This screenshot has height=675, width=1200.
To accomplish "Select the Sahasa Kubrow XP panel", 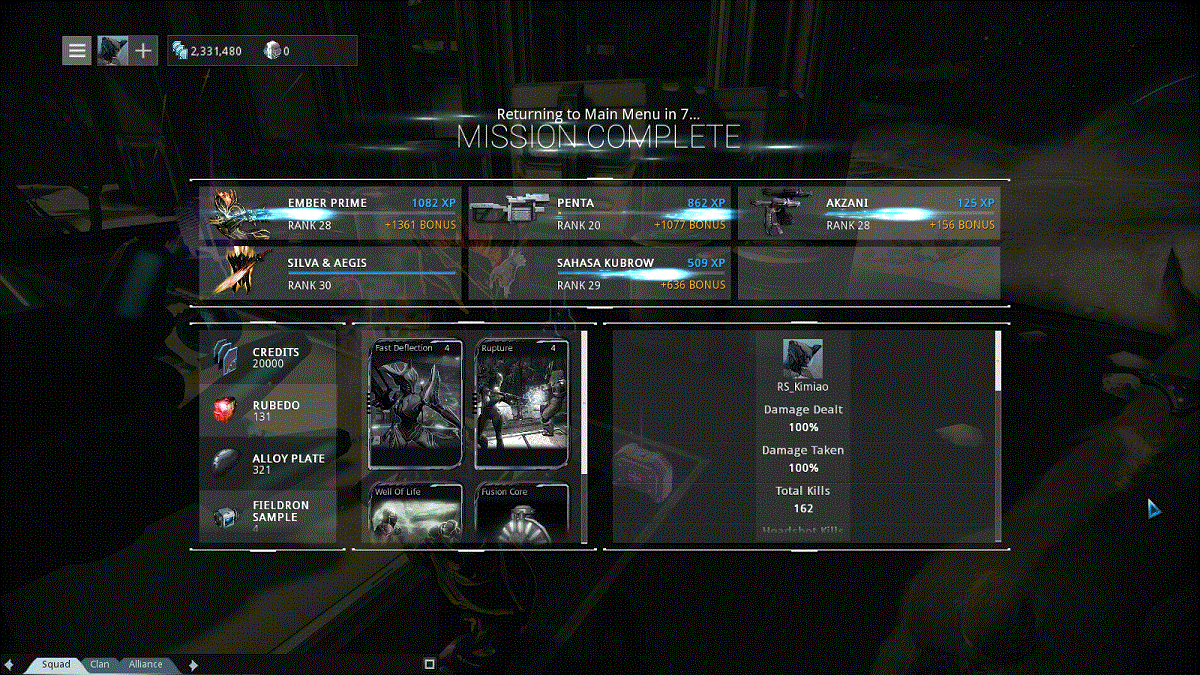I will [x=600, y=273].
